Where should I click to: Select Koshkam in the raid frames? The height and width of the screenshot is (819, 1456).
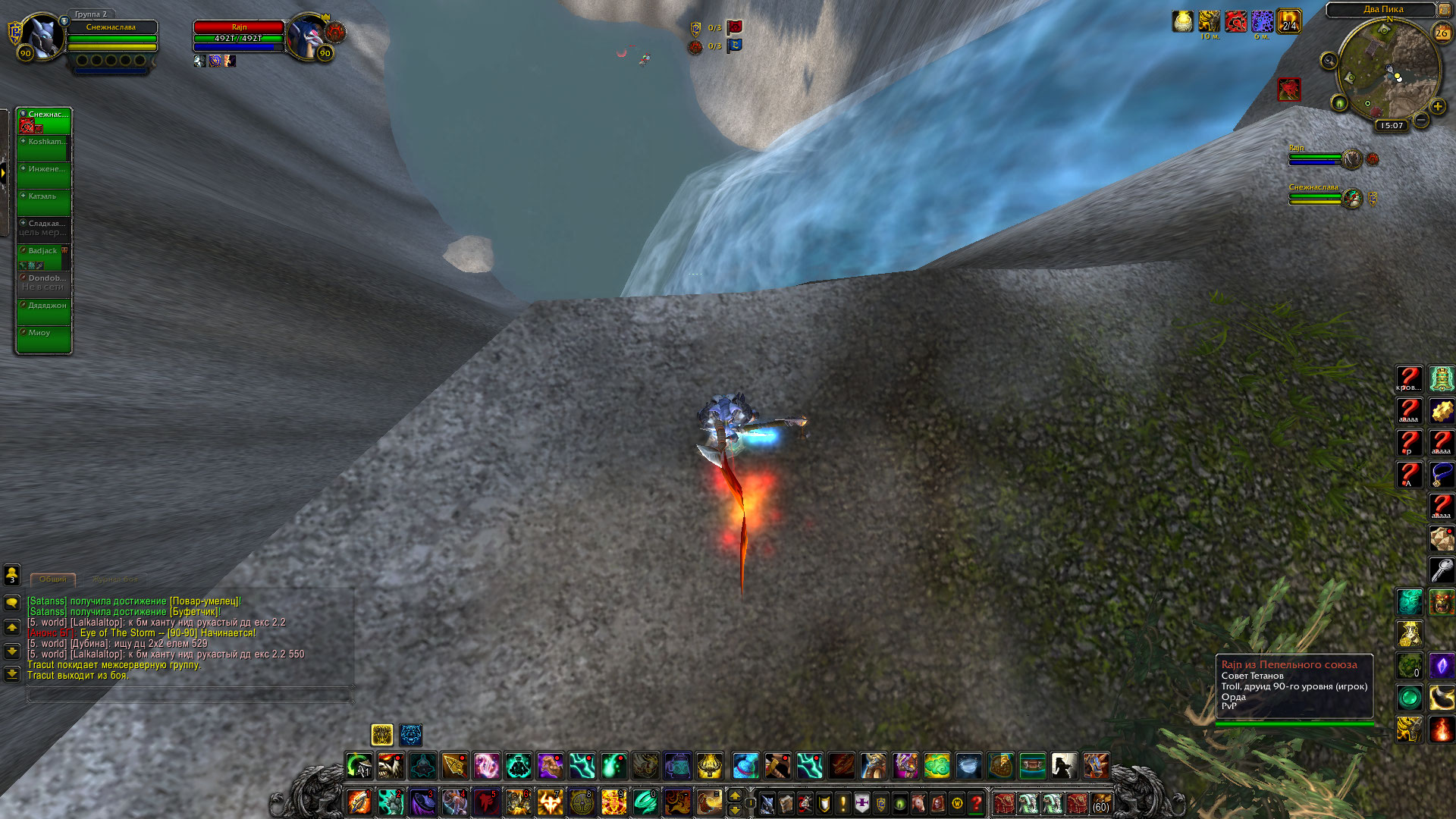pos(43,147)
